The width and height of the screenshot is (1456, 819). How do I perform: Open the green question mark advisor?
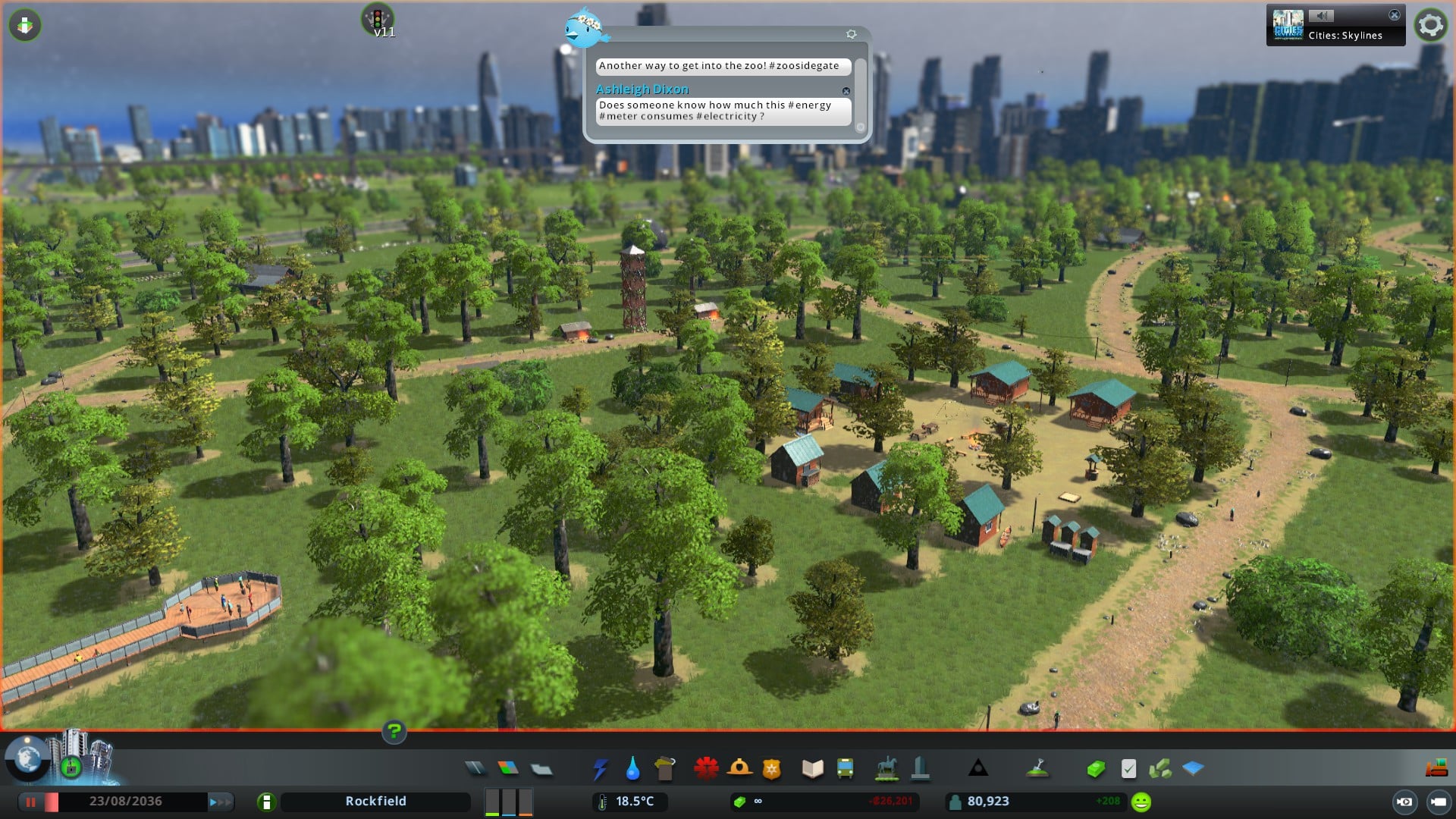(394, 731)
